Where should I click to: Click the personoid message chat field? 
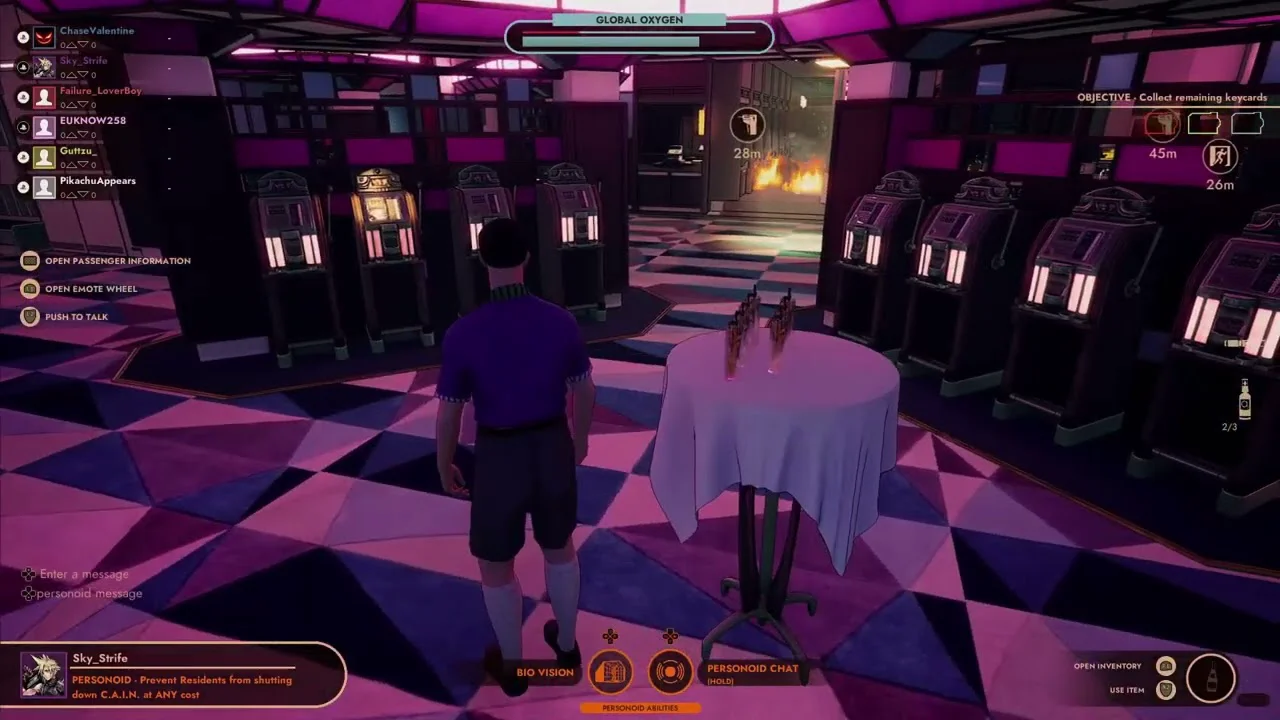(89, 593)
